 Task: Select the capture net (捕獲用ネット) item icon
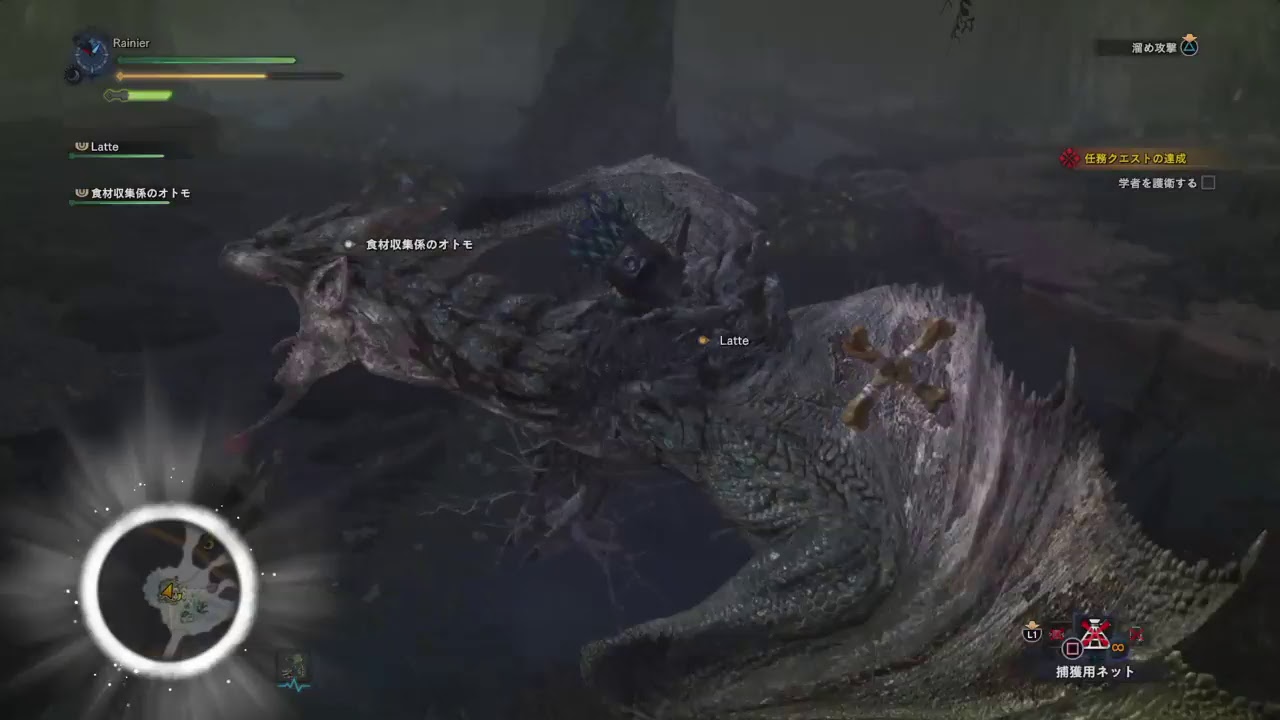tap(1095, 633)
